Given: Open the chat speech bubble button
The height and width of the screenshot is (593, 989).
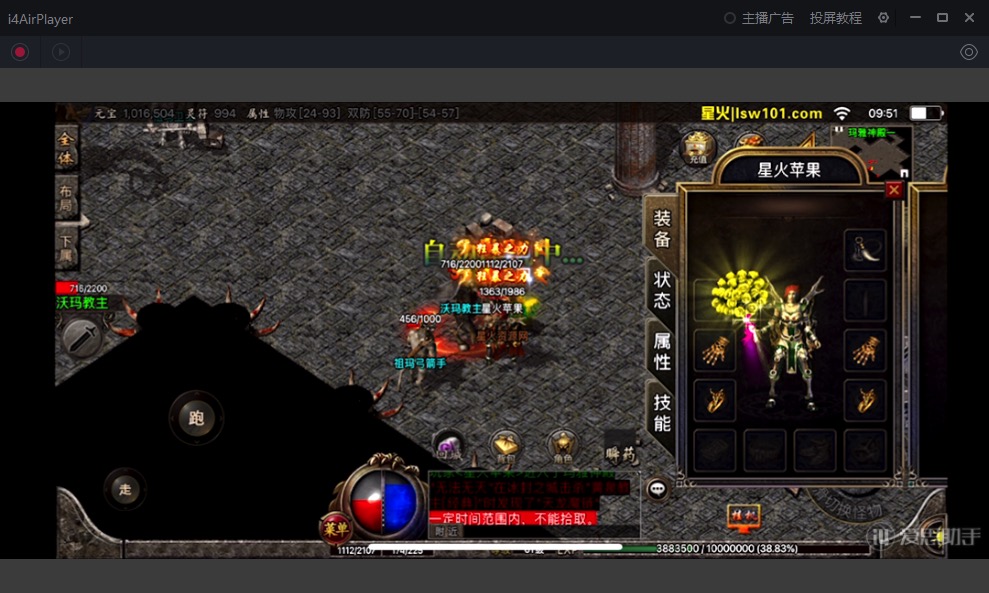Looking at the screenshot, I should click(657, 489).
